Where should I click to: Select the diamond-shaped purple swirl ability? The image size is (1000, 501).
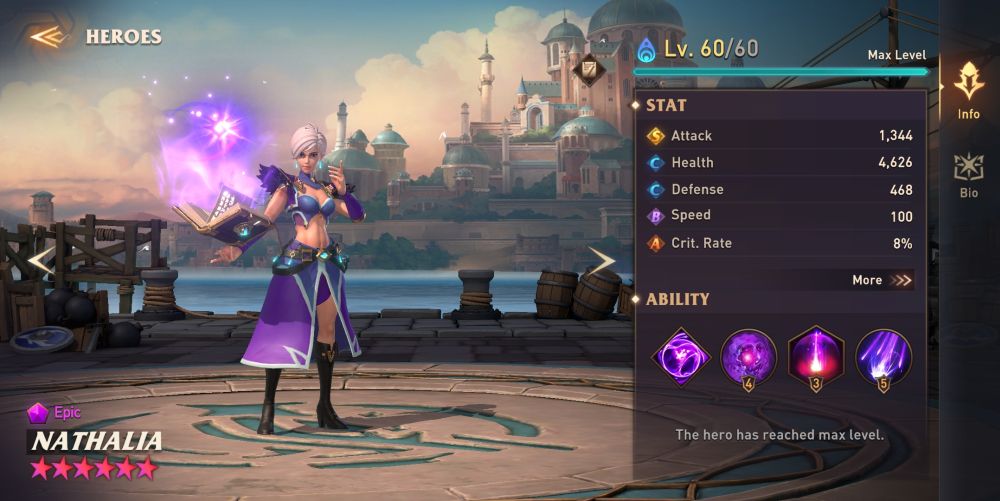tap(681, 357)
